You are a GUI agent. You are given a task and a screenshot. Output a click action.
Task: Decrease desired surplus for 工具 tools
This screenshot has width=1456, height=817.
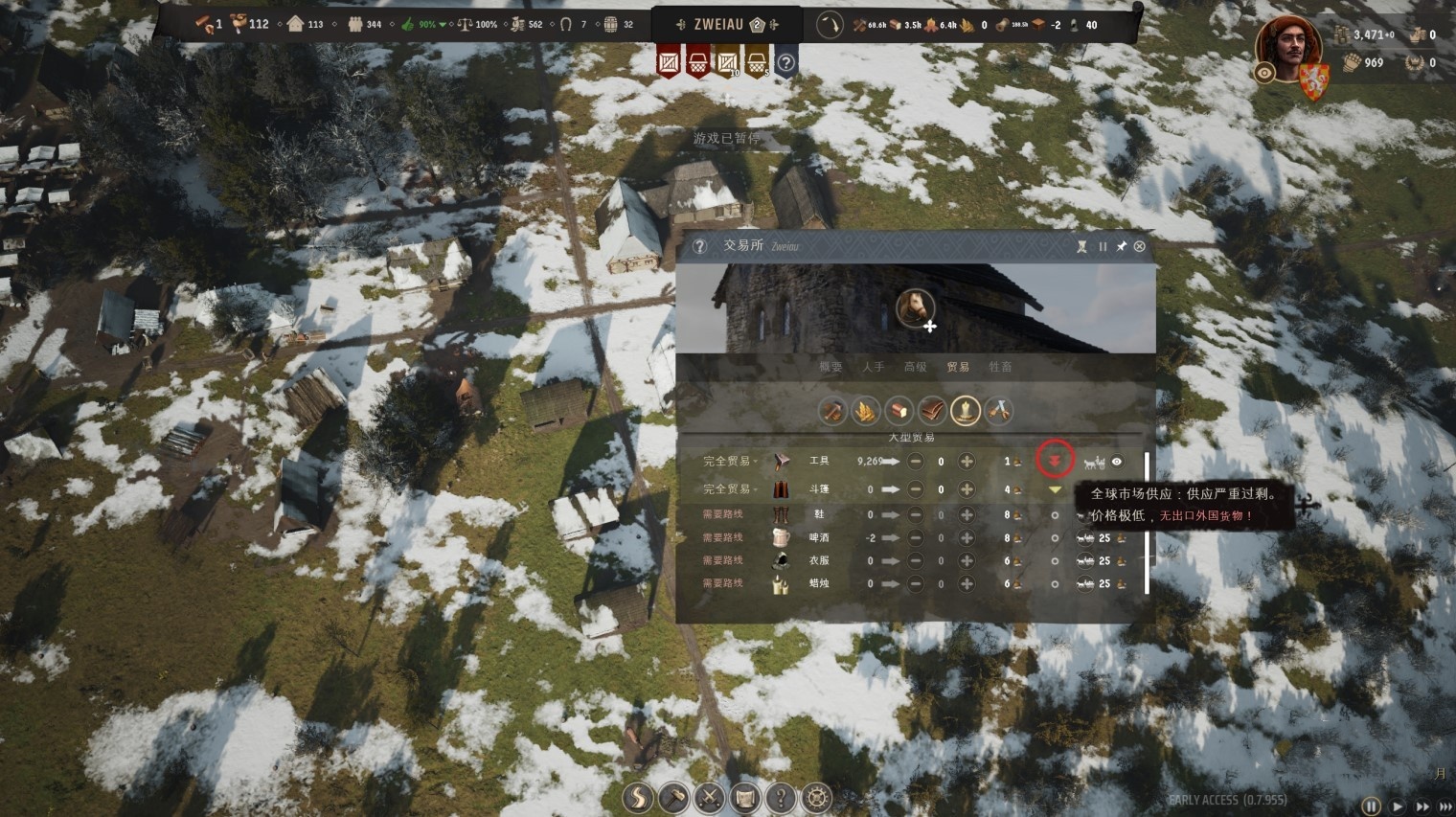coord(916,462)
